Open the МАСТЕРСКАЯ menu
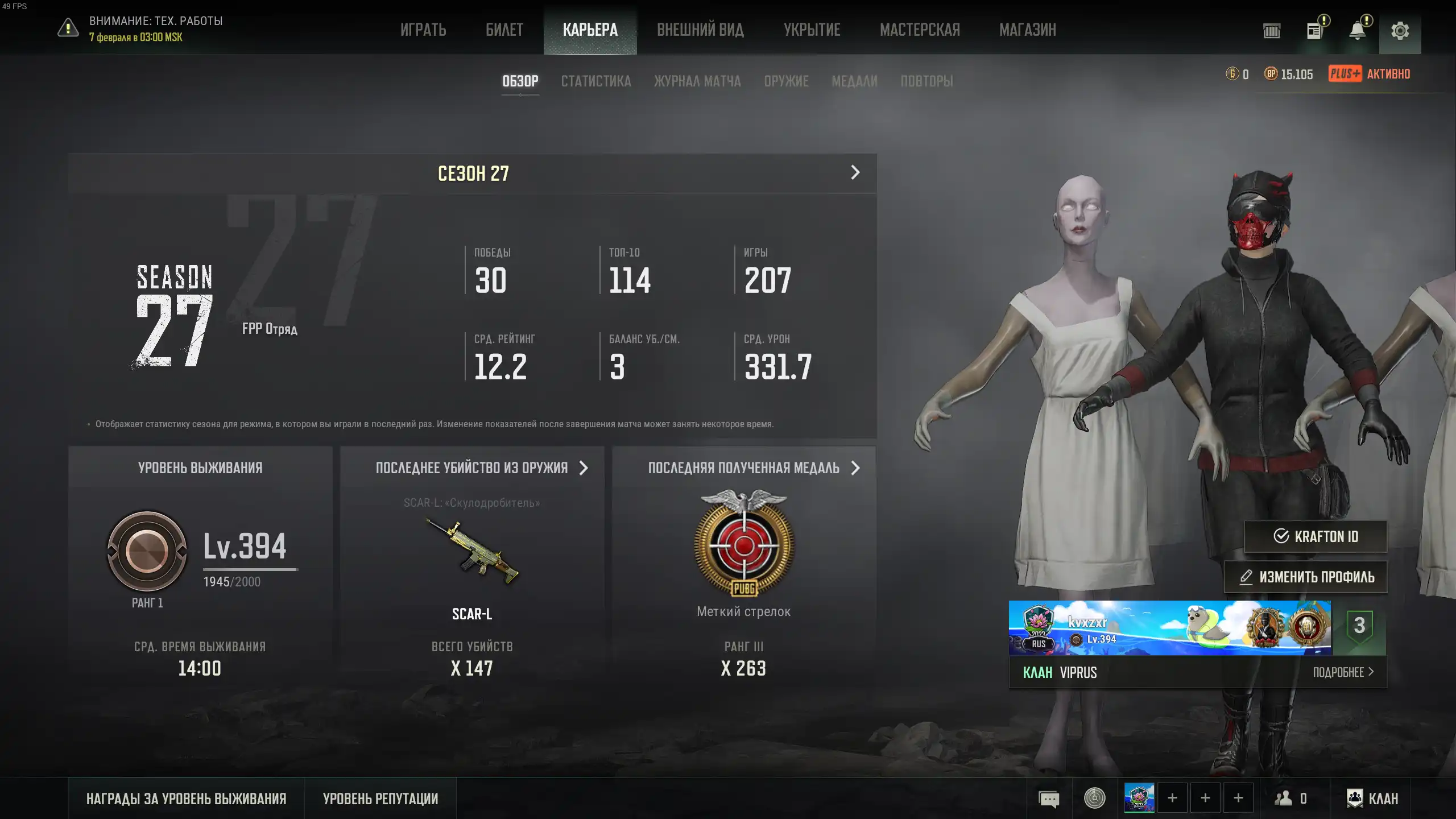This screenshot has width=1456, height=819. 920,30
